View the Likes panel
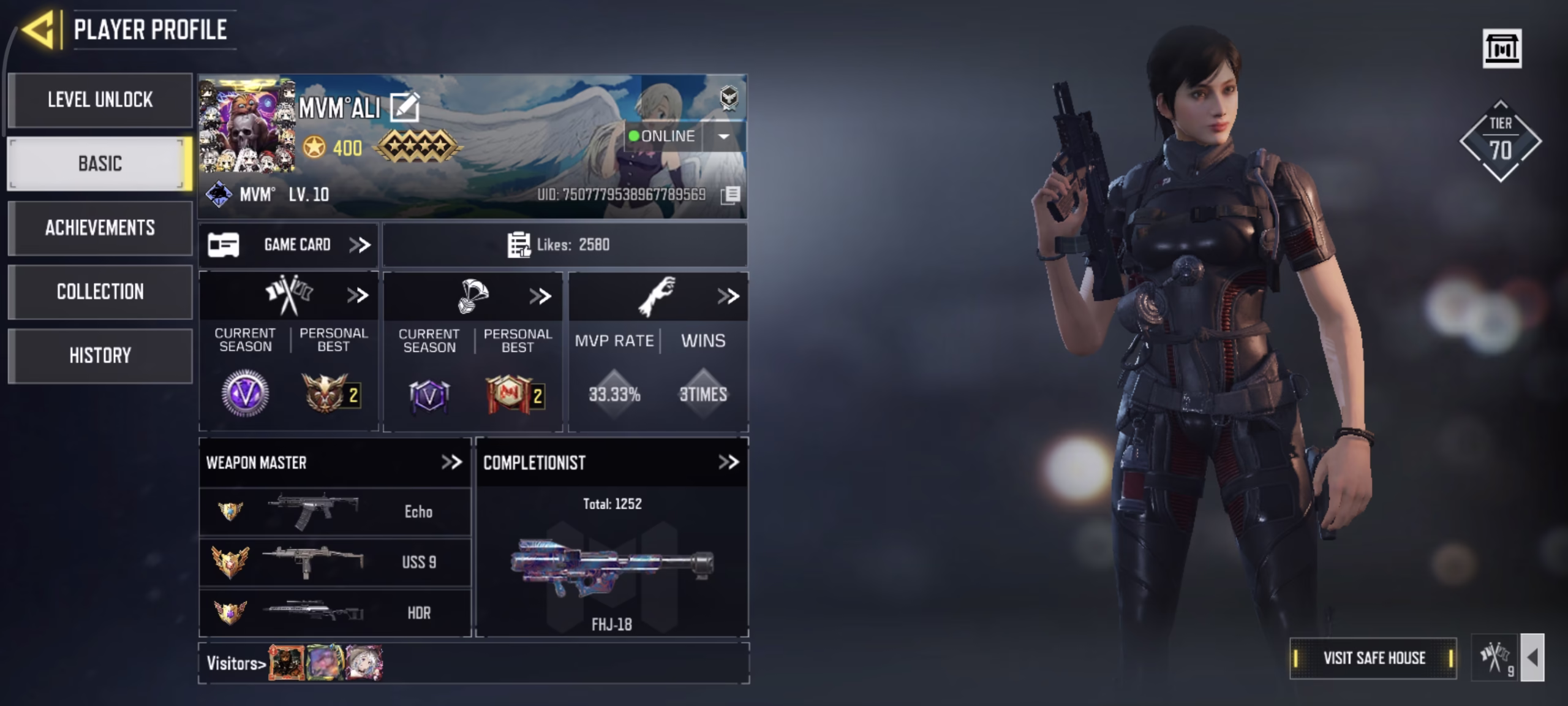 click(564, 245)
